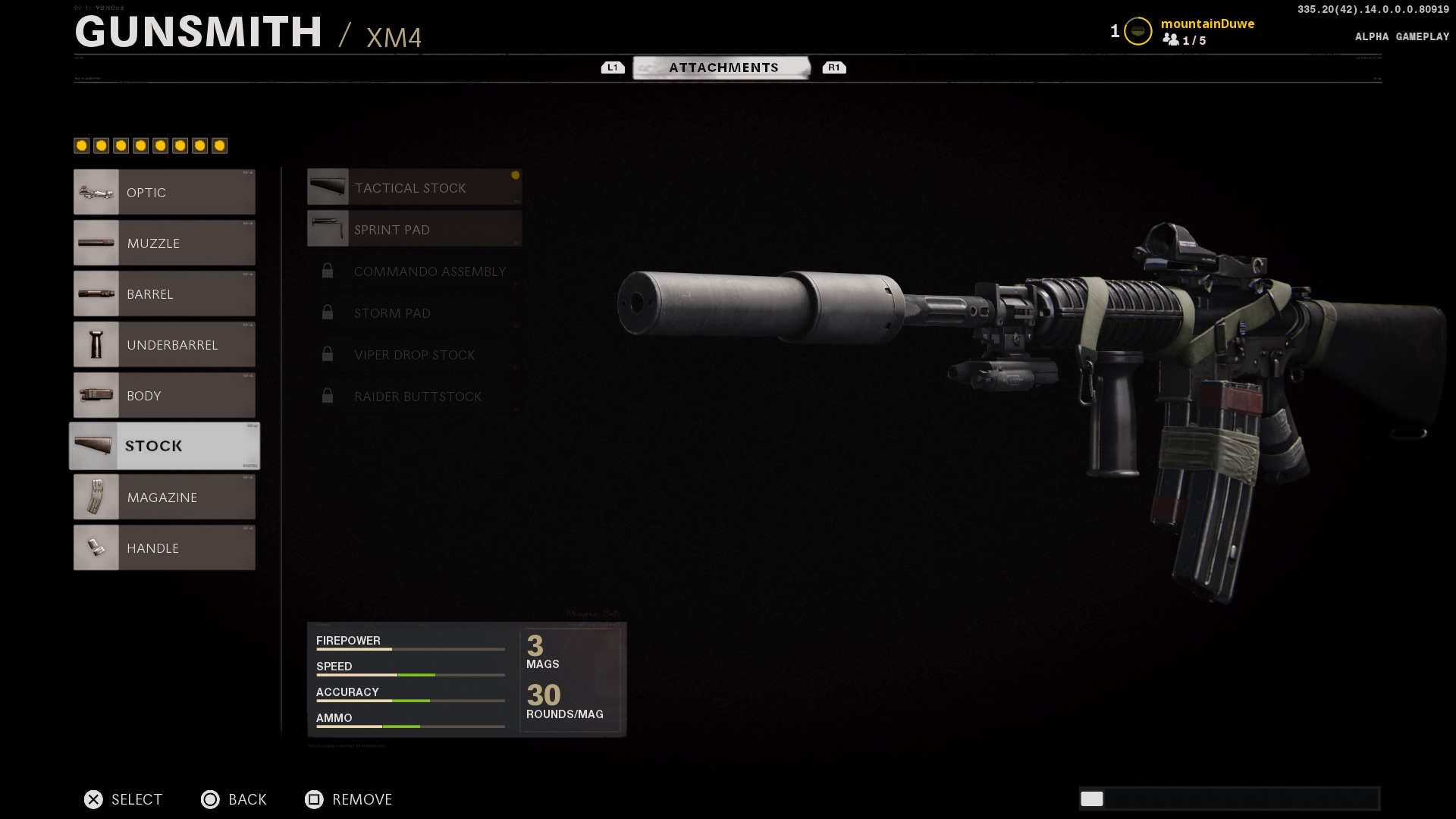Click the Speed stat bar
1456x819 pixels.
click(409, 673)
